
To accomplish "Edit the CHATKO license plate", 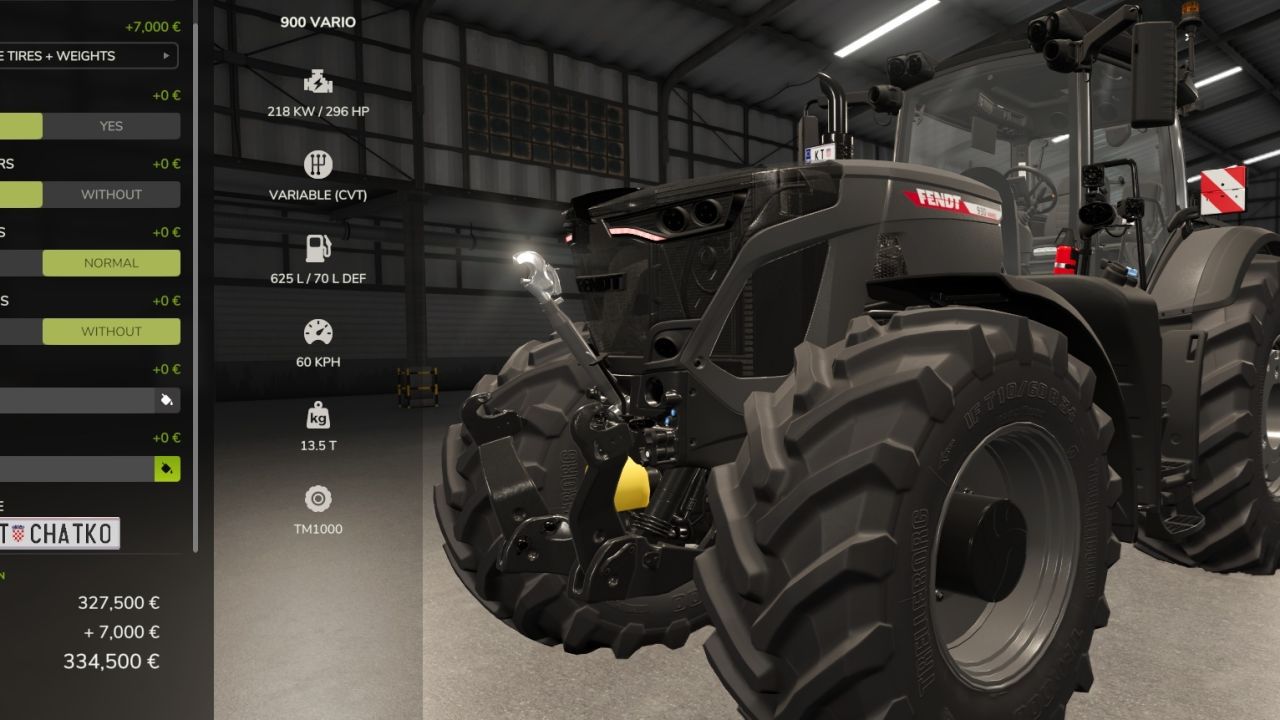I will pos(60,534).
